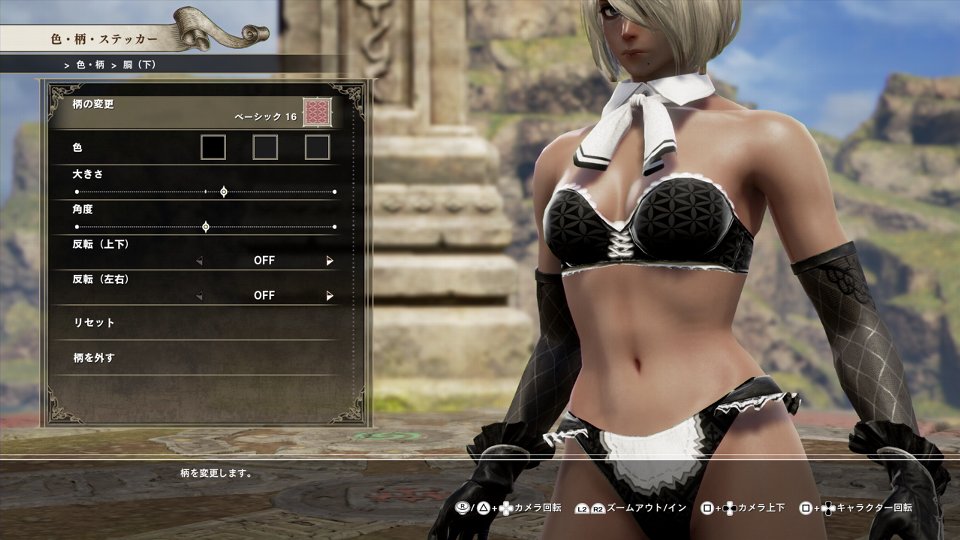Click right arrow of 反転（上下） setting
The image size is (960, 540).
(x=329, y=261)
